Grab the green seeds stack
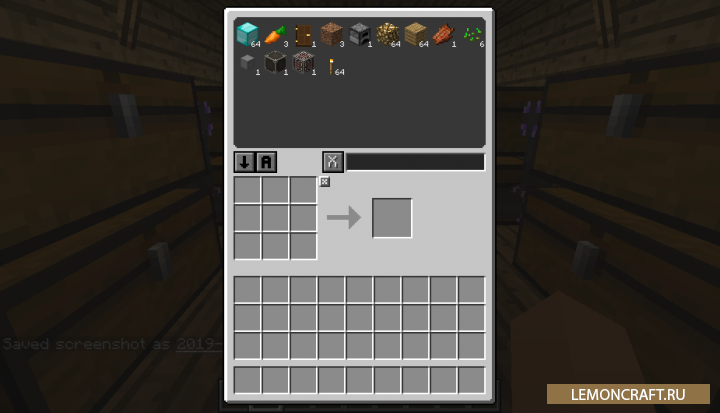This screenshot has height=413, width=720. point(471,35)
